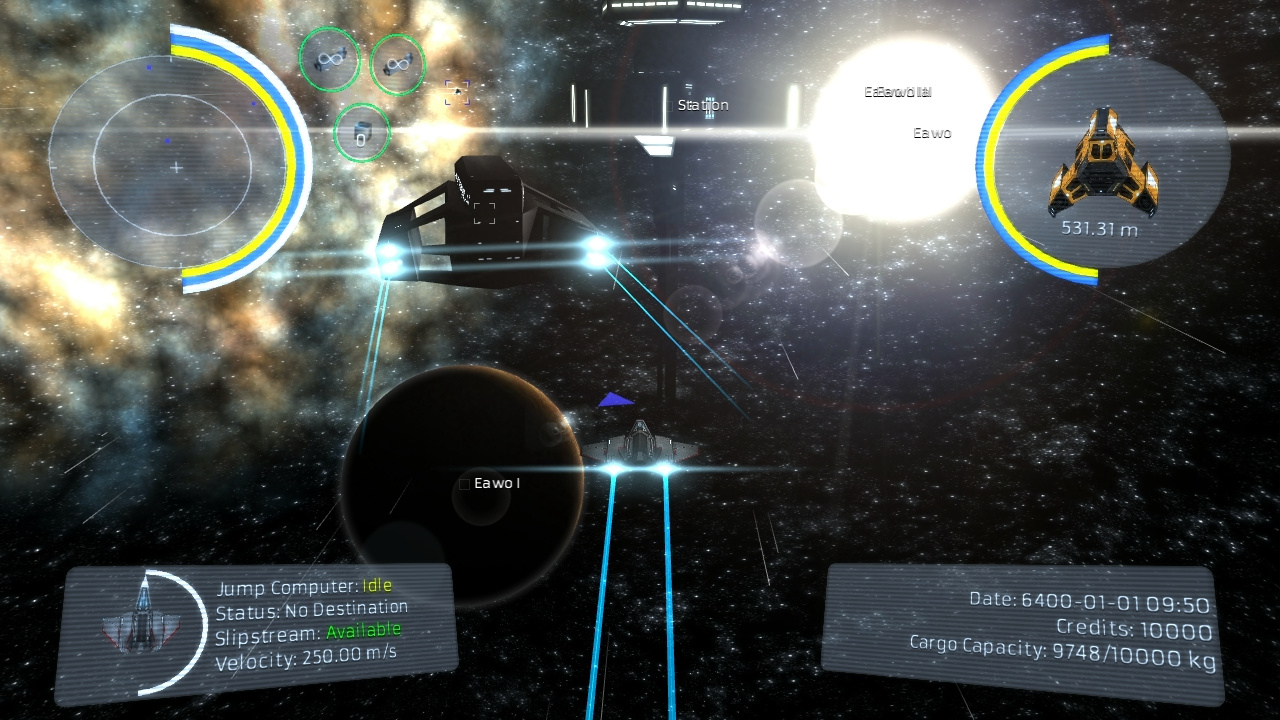Click the Eawo star label
Screen dimensions: 1280x720
click(x=932, y=132)
